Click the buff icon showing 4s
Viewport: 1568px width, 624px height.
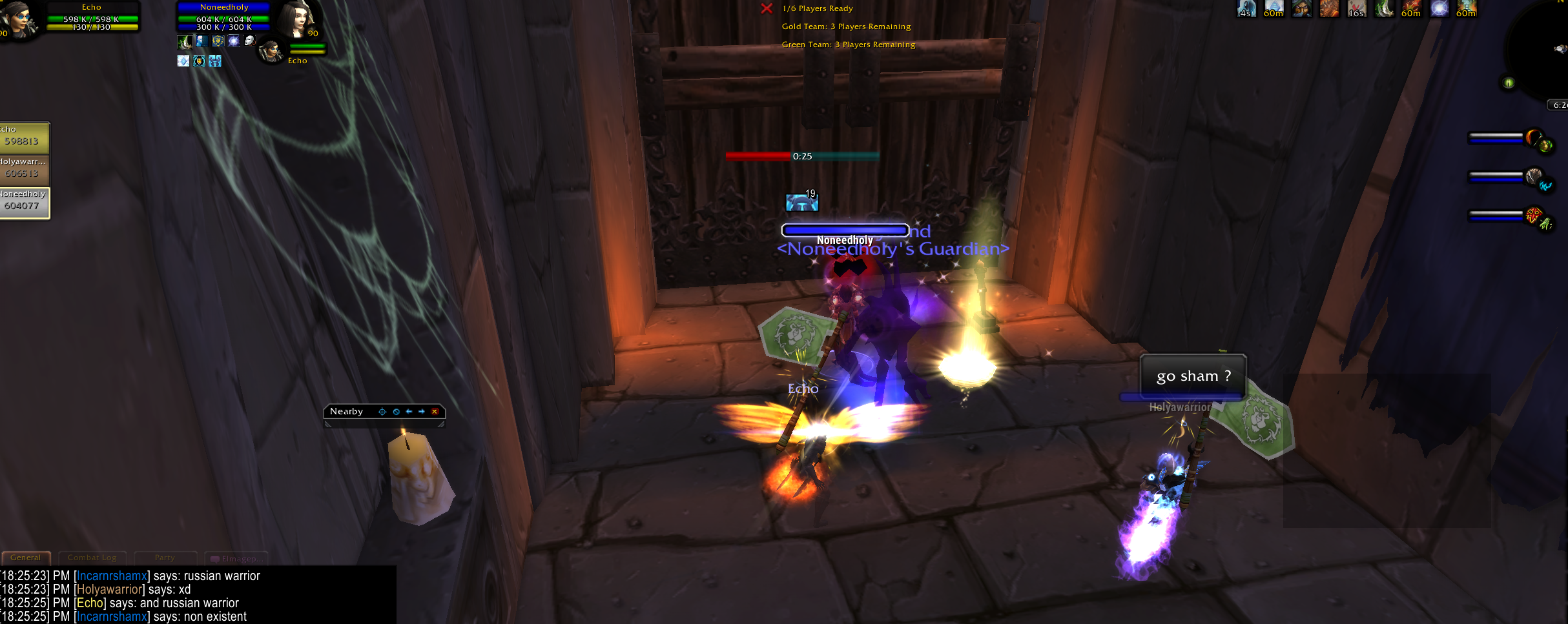point(1246,8)
